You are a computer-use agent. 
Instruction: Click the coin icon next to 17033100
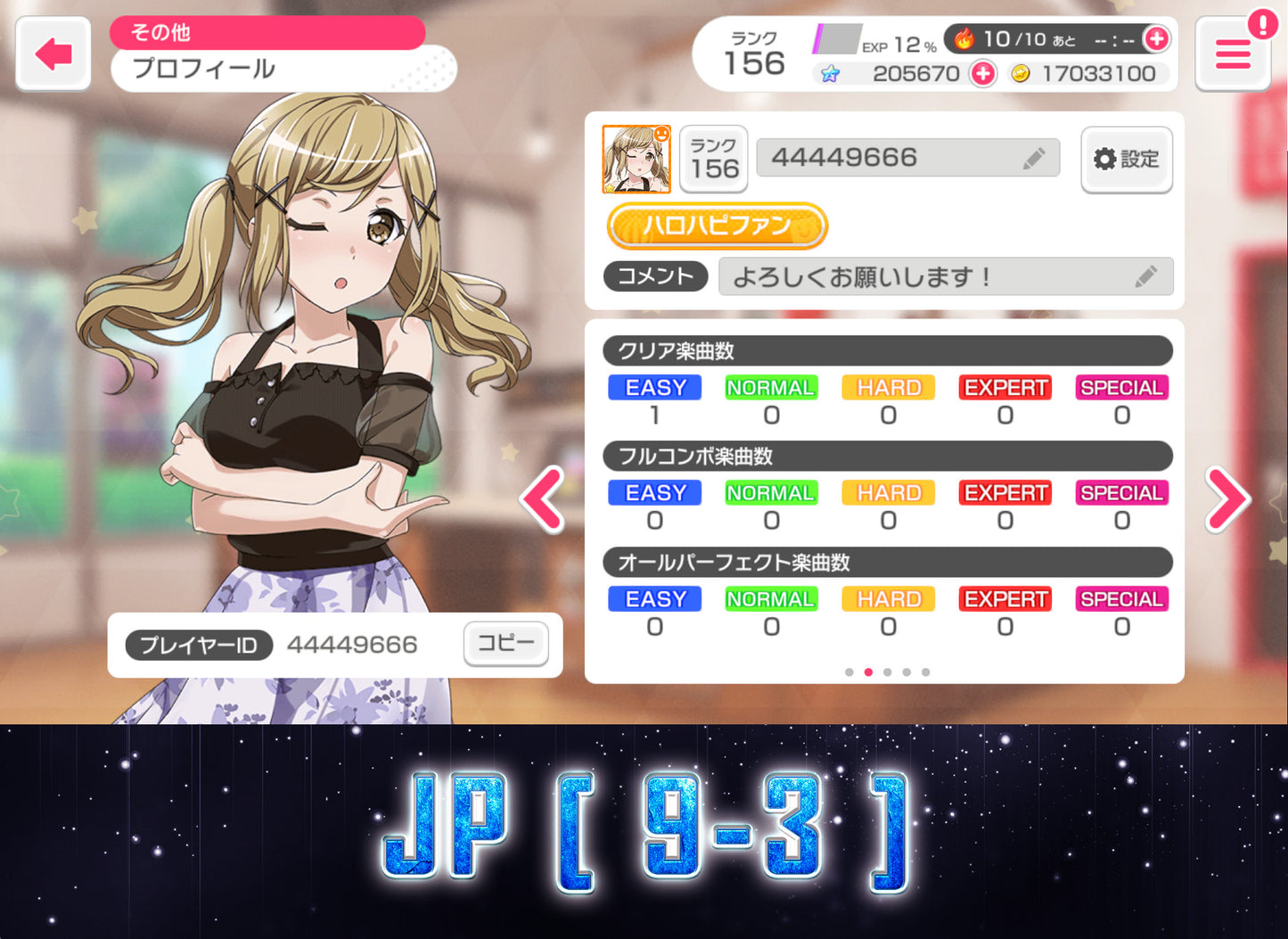[1021, 73]
